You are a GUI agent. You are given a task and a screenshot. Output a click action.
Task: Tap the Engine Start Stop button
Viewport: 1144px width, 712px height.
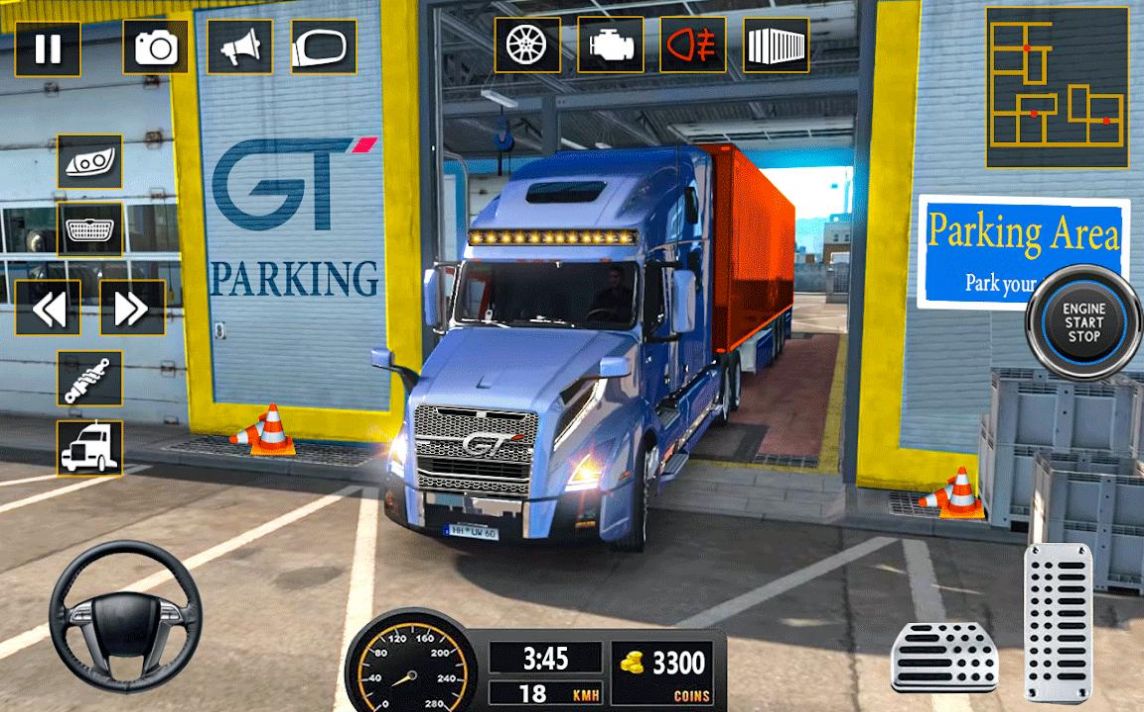coord(1083,322)
